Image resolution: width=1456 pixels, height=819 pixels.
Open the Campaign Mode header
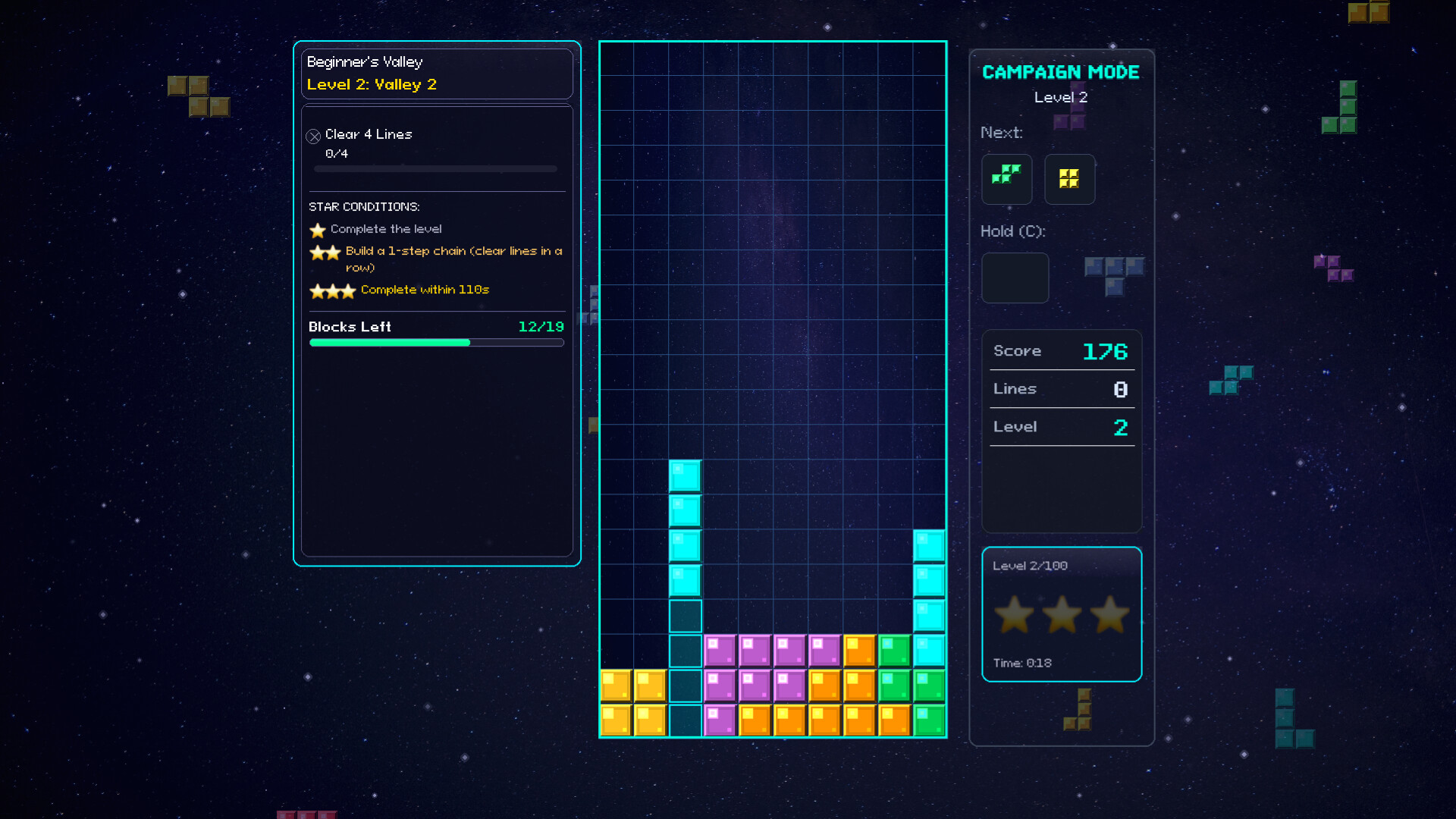[1061, 72]
